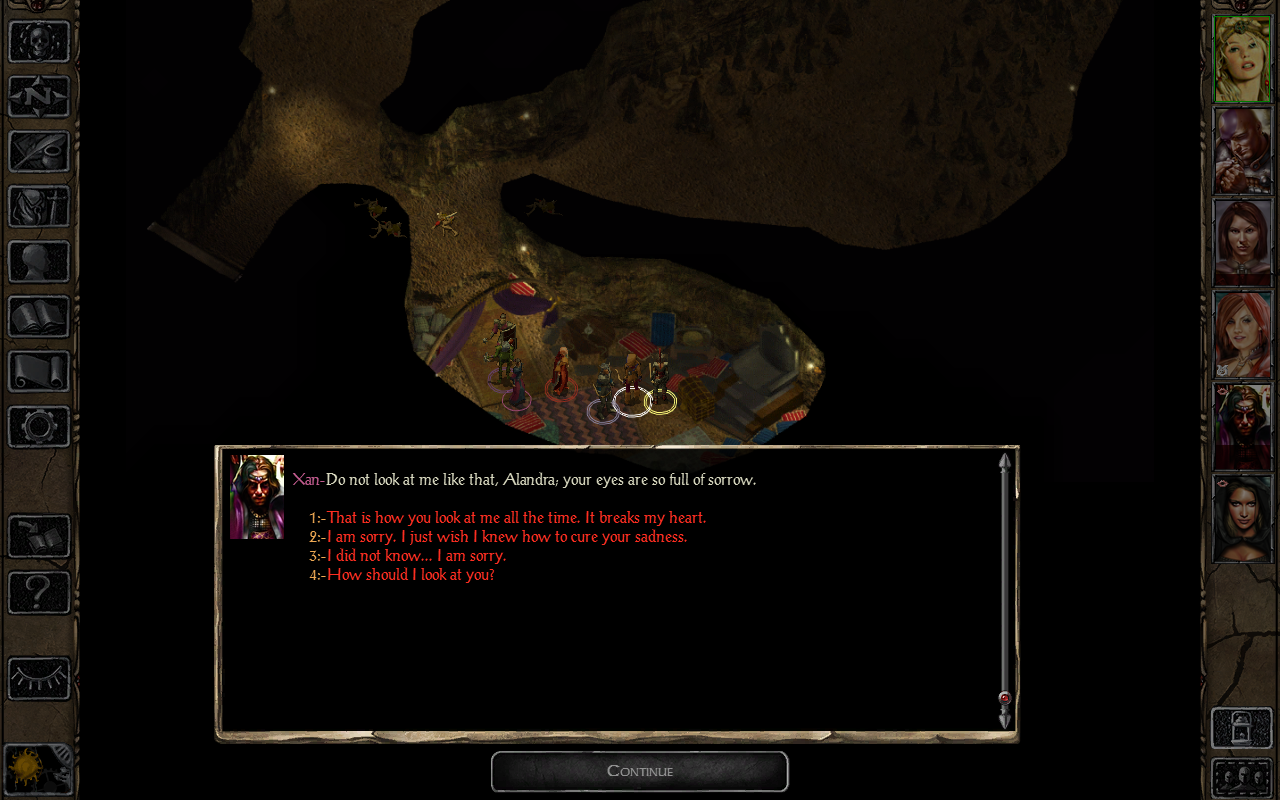Viewport: 1280px width, 800px height.
Task: Pick reply 3: I did not know
Action: (x=416, y=556)
